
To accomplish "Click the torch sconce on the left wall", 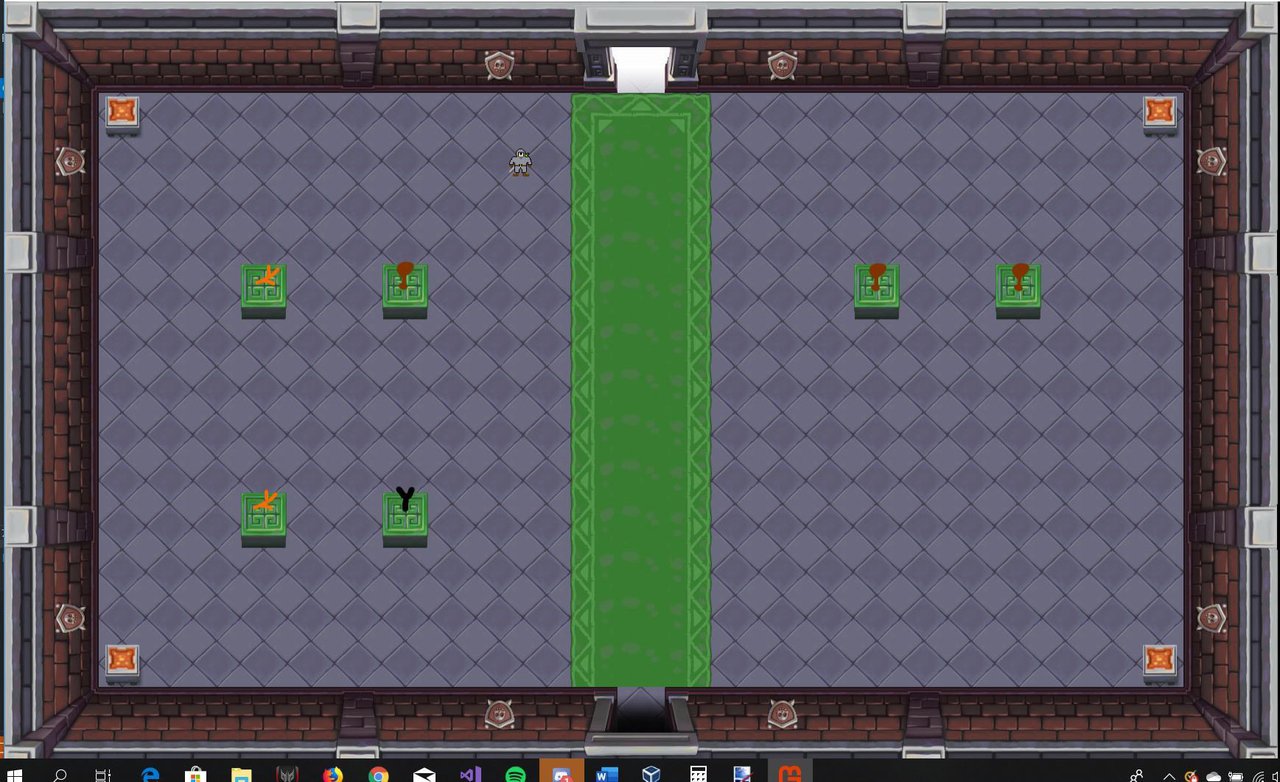I will [x=69, y=160].
